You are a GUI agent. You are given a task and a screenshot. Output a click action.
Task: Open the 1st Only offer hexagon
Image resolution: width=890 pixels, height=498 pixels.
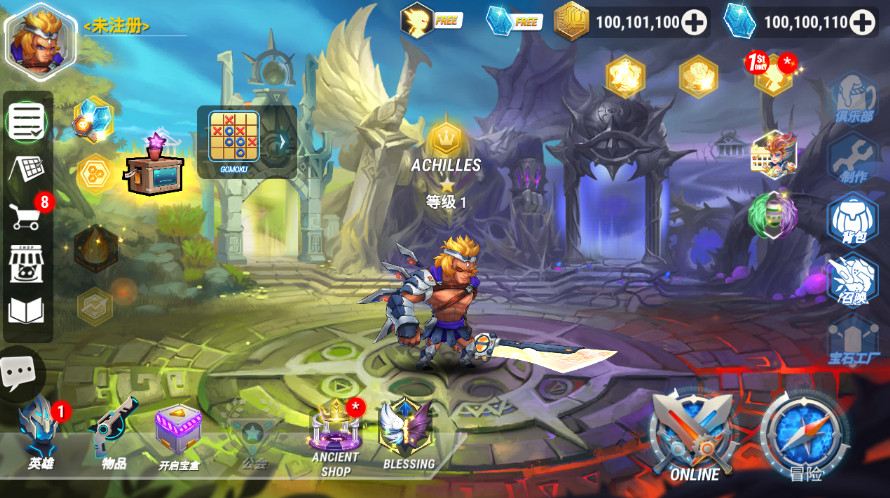coord(773,75)
